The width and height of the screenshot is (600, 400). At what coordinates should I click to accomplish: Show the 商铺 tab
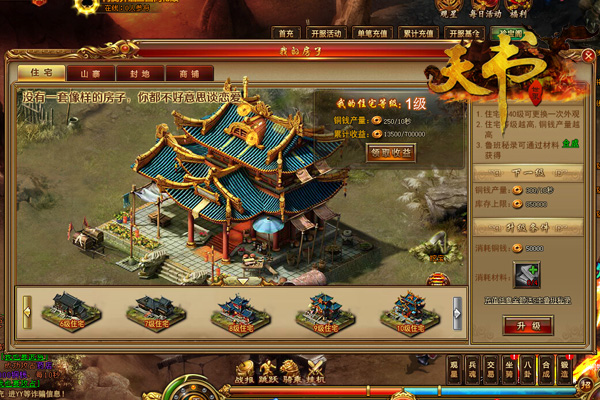pyautogui.click(x=187, y=73)
